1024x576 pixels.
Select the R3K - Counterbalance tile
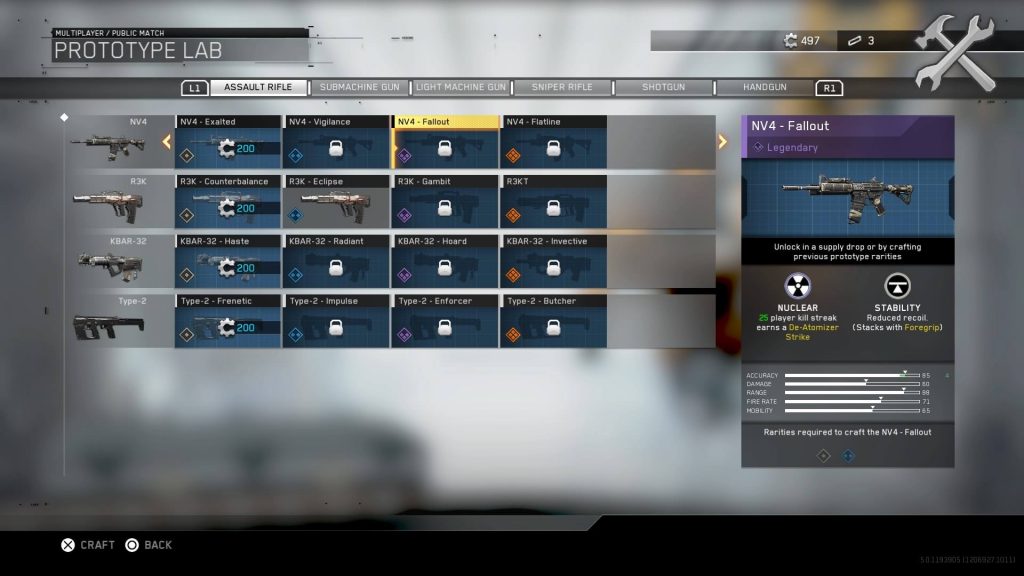click(x=228, y=203)
